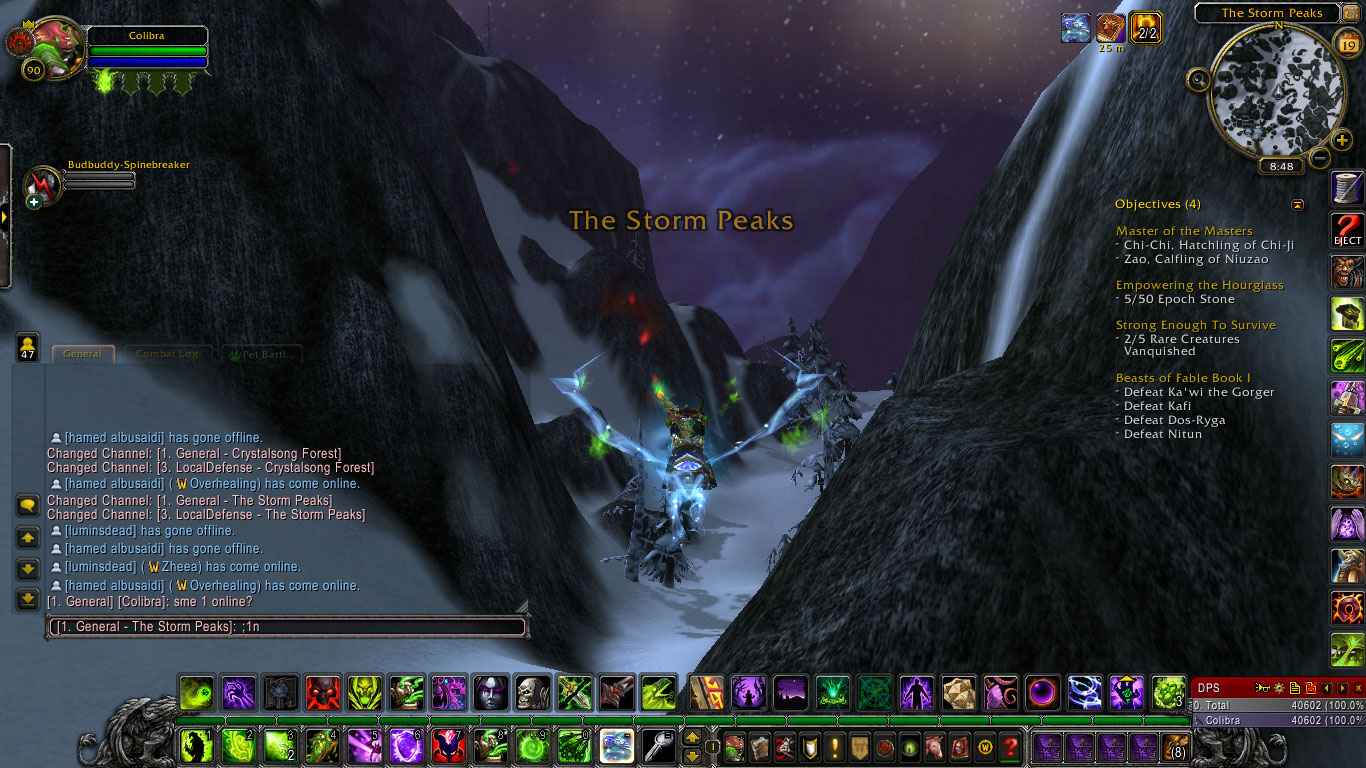This screenshot has height=768, width=1366.
Task: Open the DPS meter gear settings
Action: pyautogui.click(x=1279, y=688)
